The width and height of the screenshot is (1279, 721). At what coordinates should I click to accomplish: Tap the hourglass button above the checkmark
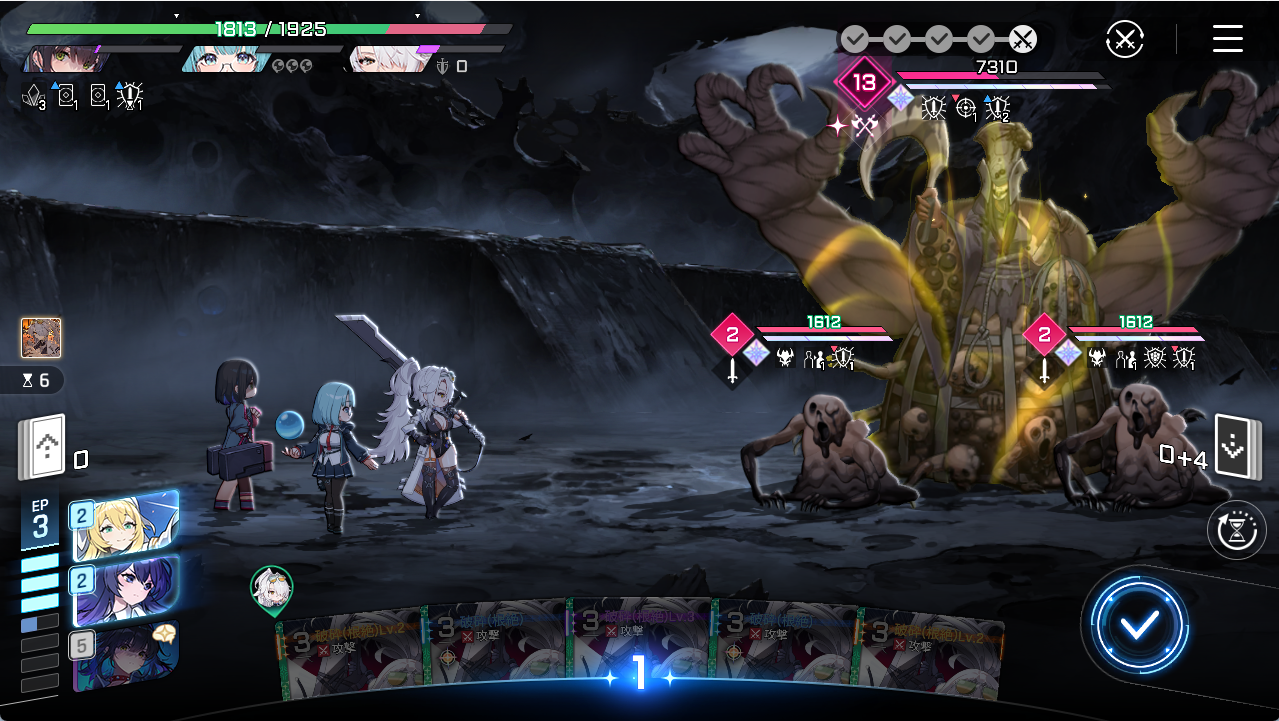1237,529
